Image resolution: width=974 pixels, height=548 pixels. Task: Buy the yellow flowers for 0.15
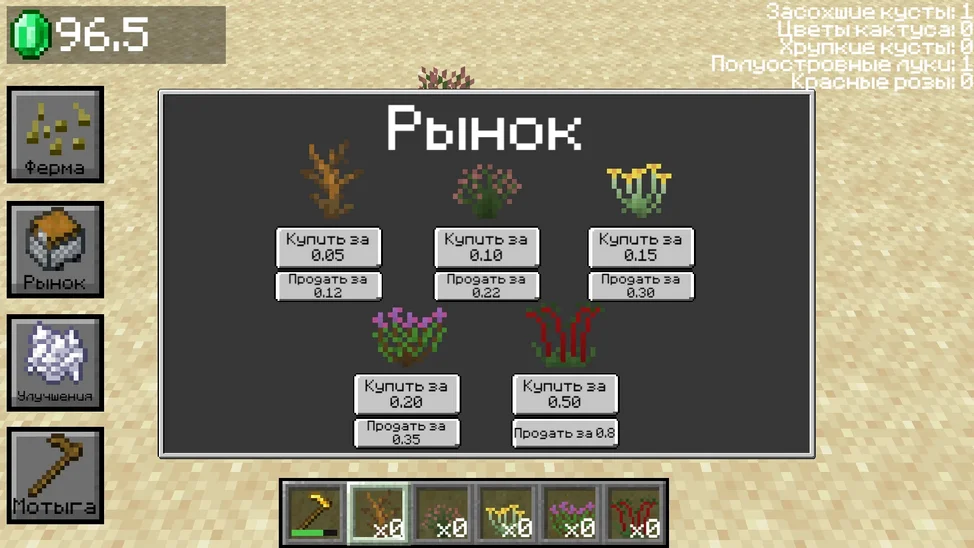tap(640, 247)
